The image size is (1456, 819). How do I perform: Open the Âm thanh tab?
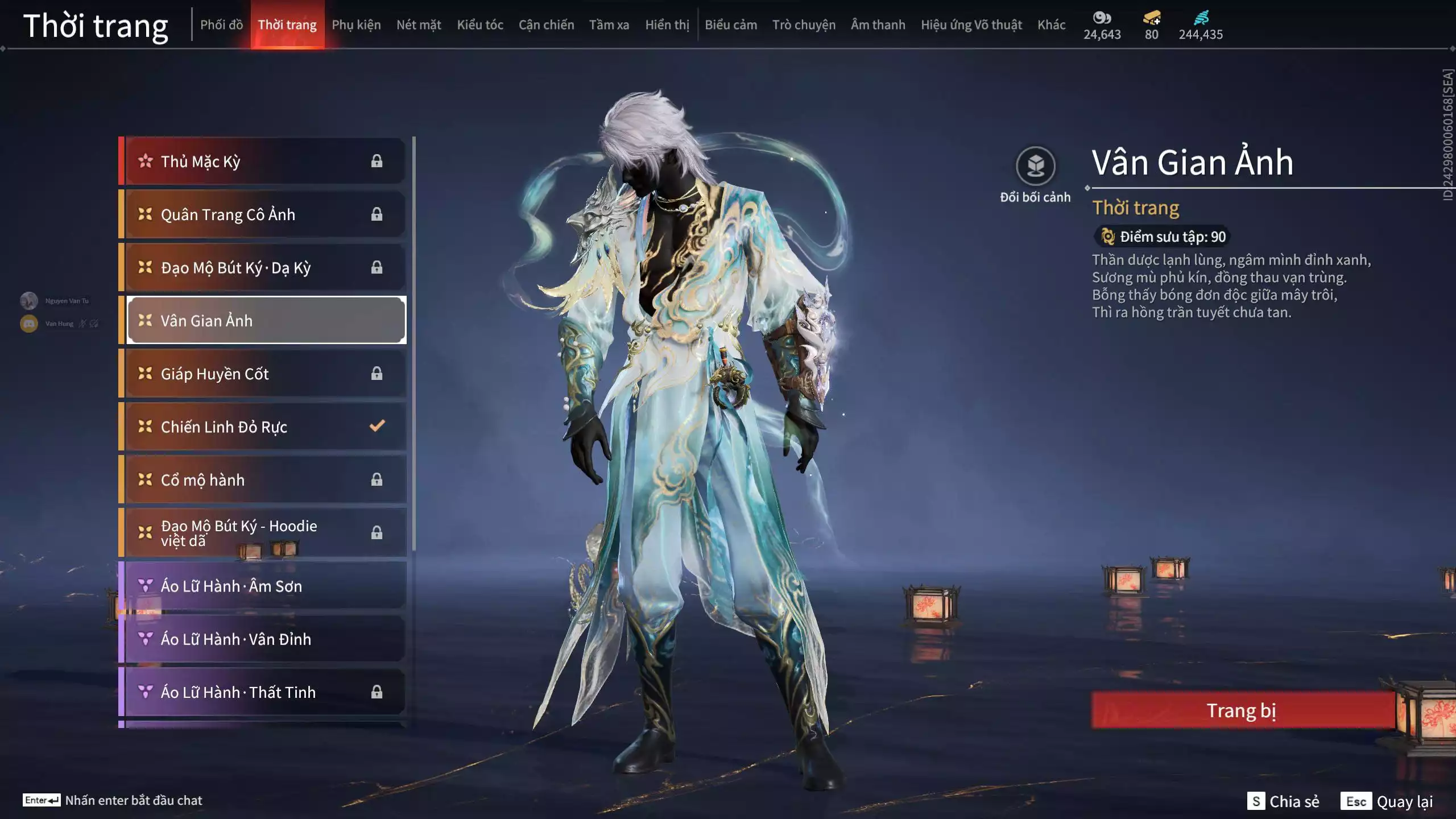pyautogui.click(x=878, y=25)
